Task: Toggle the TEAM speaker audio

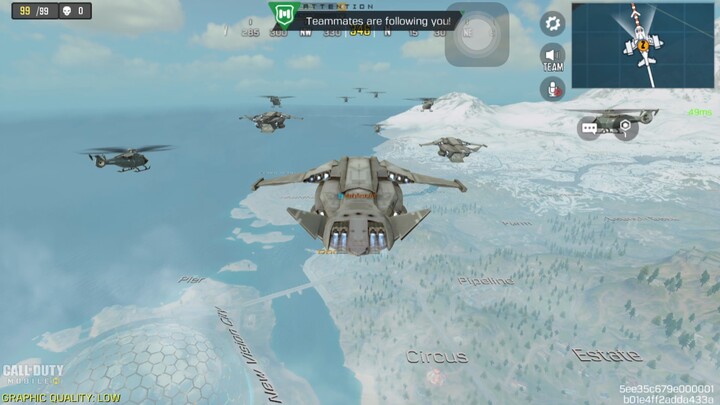Action: tap(552, 56)
